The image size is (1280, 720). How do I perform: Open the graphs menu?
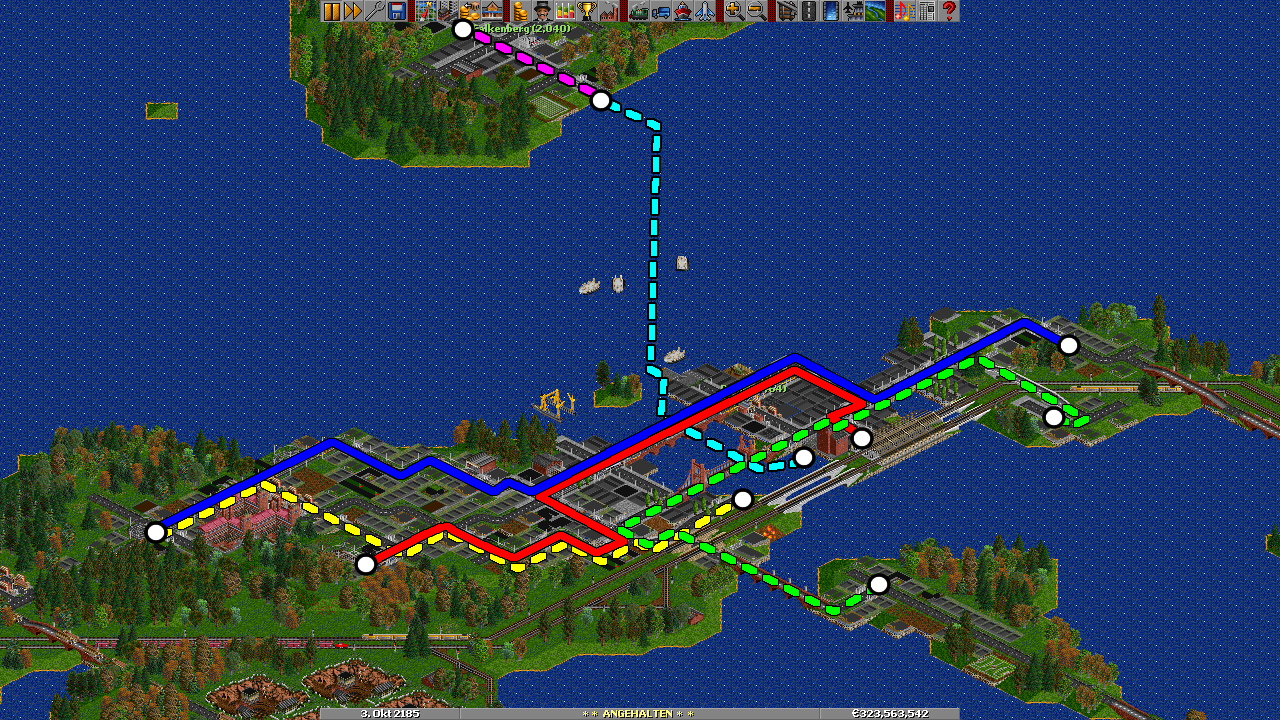[x=565, y=11]
